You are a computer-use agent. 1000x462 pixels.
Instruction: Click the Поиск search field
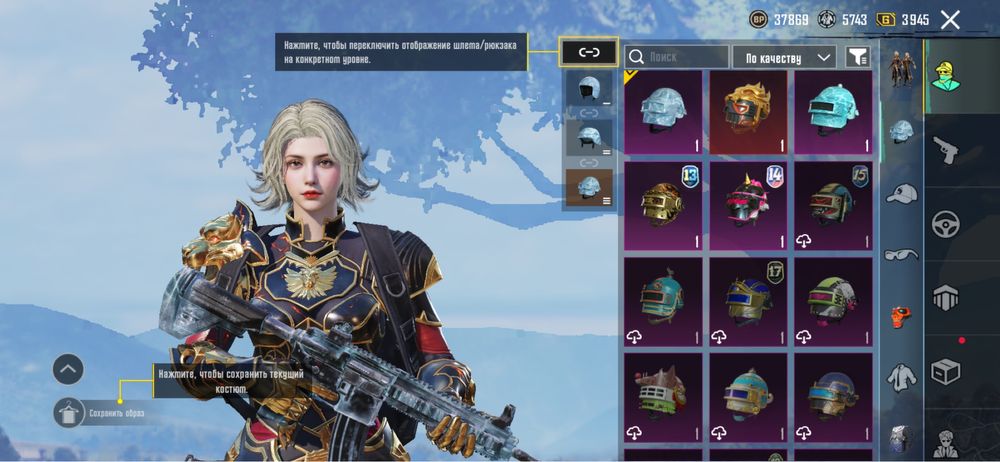coord(677,57)
